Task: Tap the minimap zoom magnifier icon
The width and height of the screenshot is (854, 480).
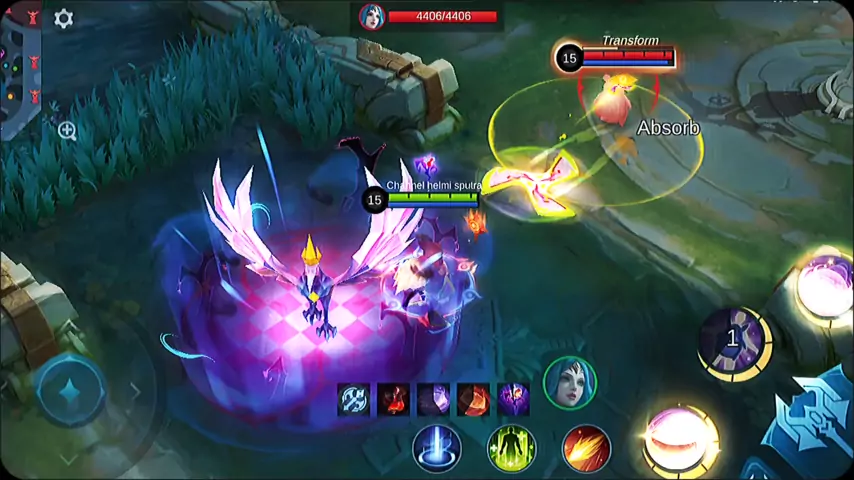Action: (67, 130)
